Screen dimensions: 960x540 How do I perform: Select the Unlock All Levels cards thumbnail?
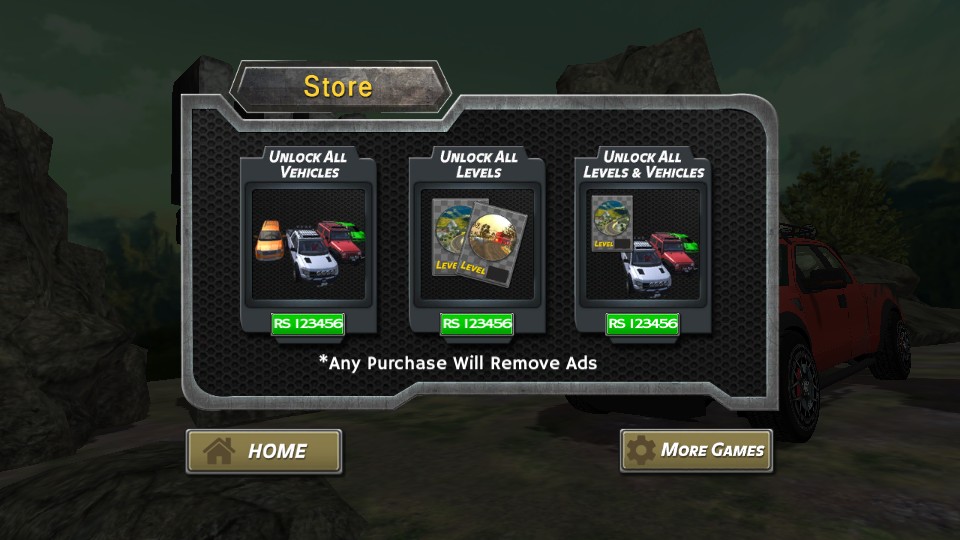(x=477, y=244)
